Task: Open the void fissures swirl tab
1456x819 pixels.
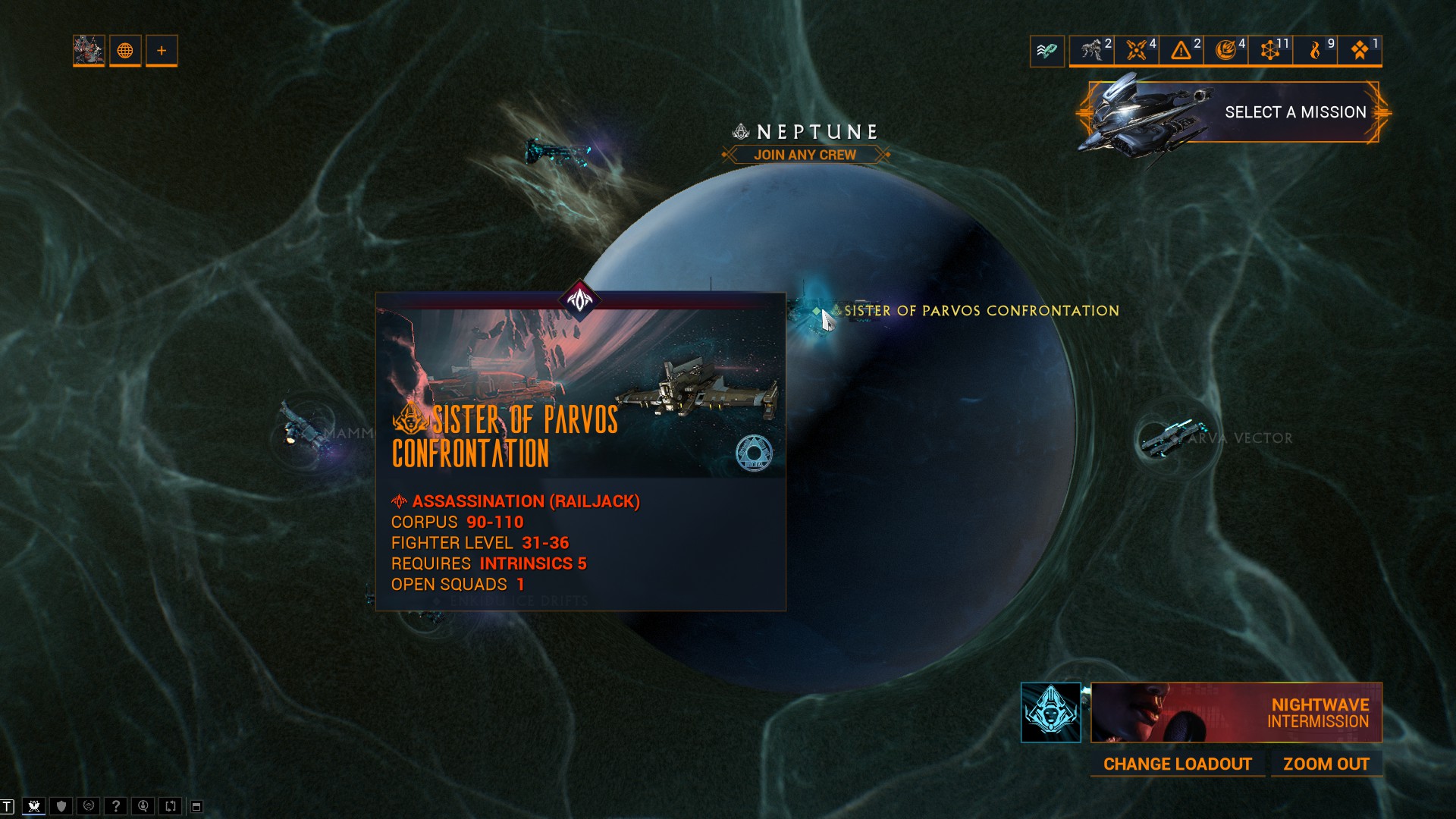Action: (1226, 51)
